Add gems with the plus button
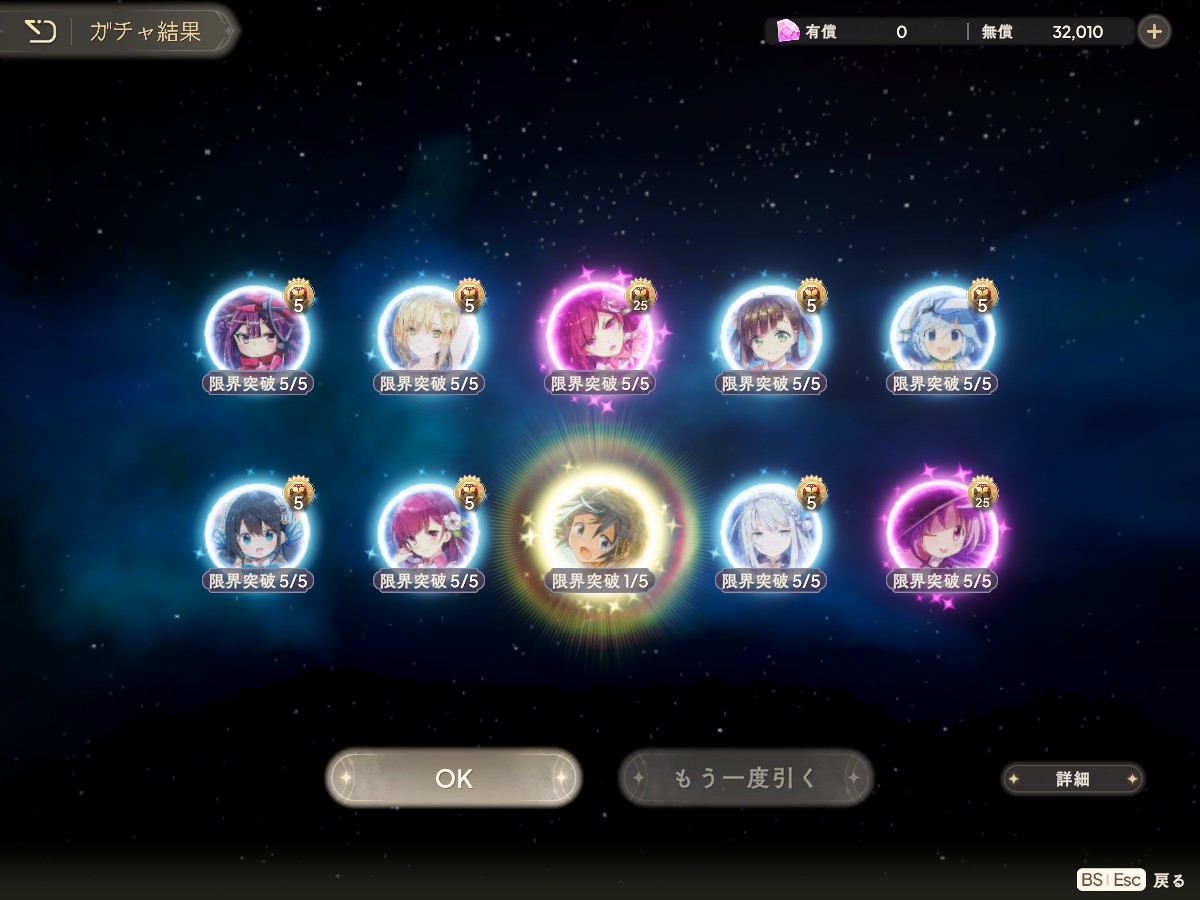1200x900 pixels. point(1154,32)
